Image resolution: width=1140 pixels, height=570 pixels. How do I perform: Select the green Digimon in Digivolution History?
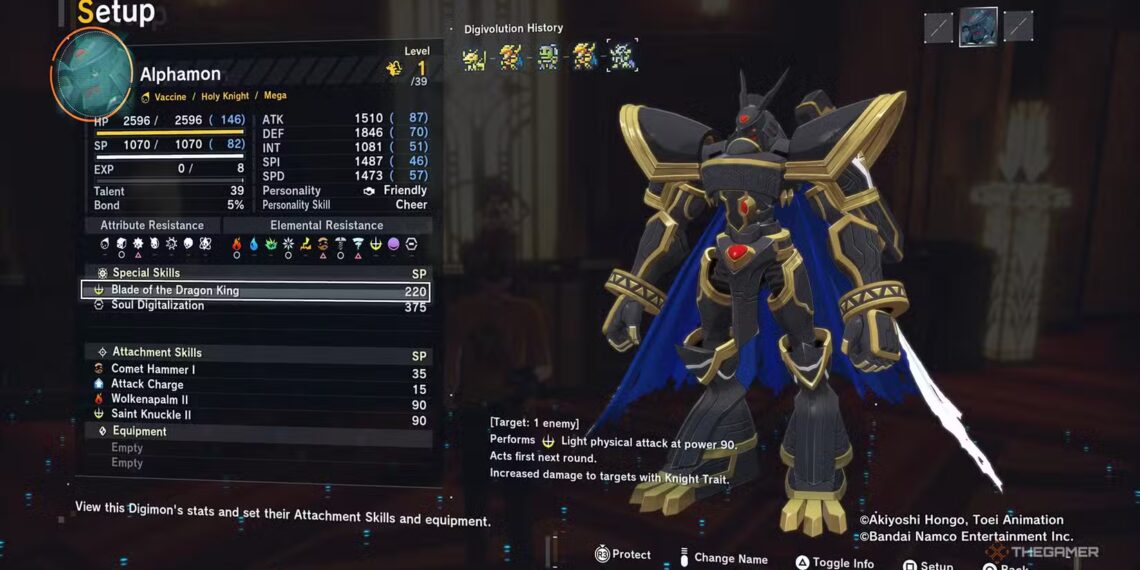click(x=547, y=57)
